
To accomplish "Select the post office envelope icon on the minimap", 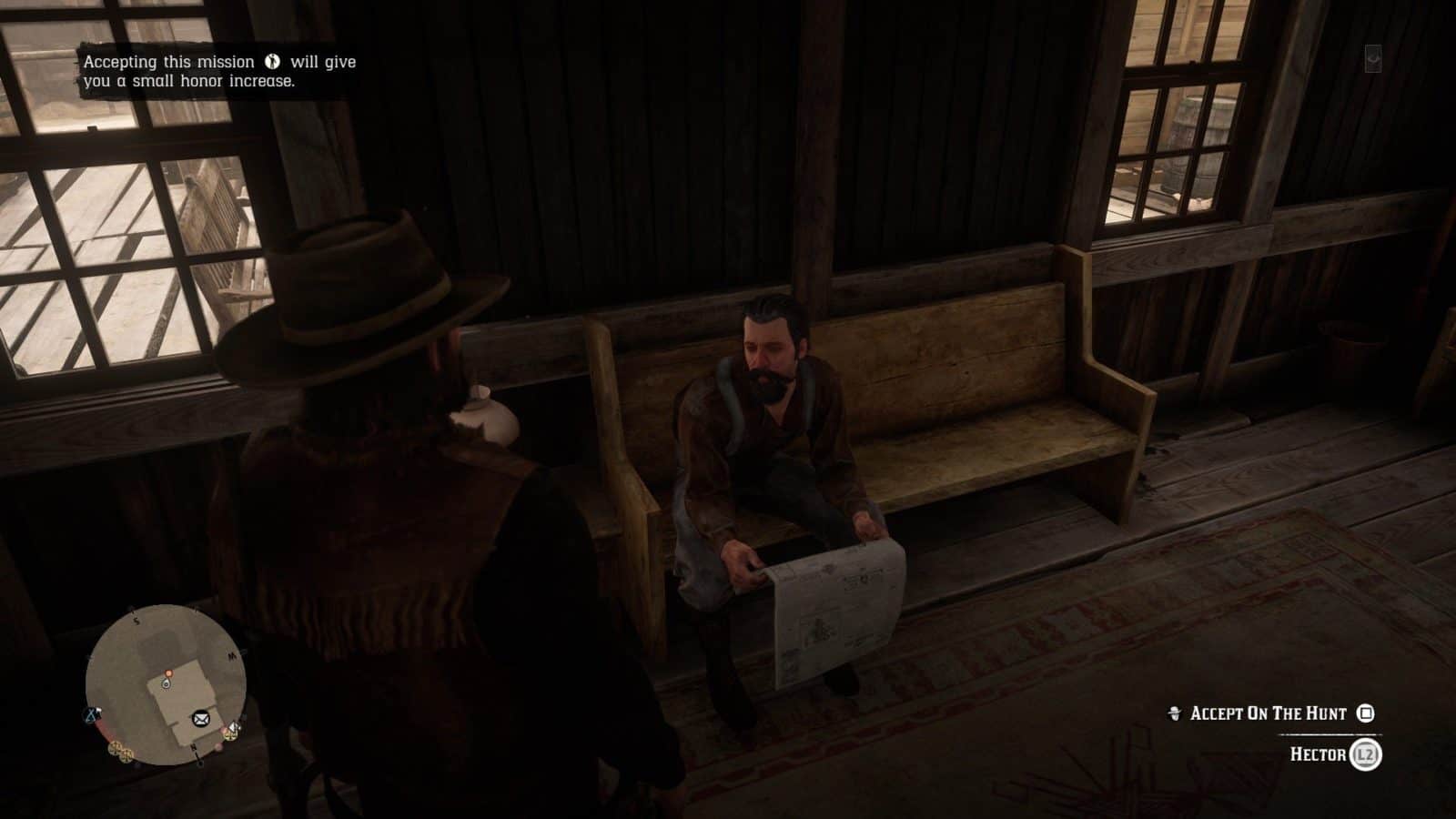I will pos(200,719).
